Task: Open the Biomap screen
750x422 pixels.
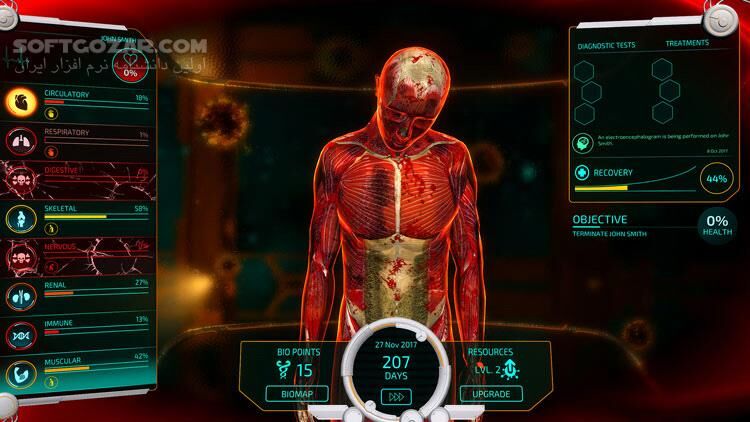Action: click(x=295, y=393)
